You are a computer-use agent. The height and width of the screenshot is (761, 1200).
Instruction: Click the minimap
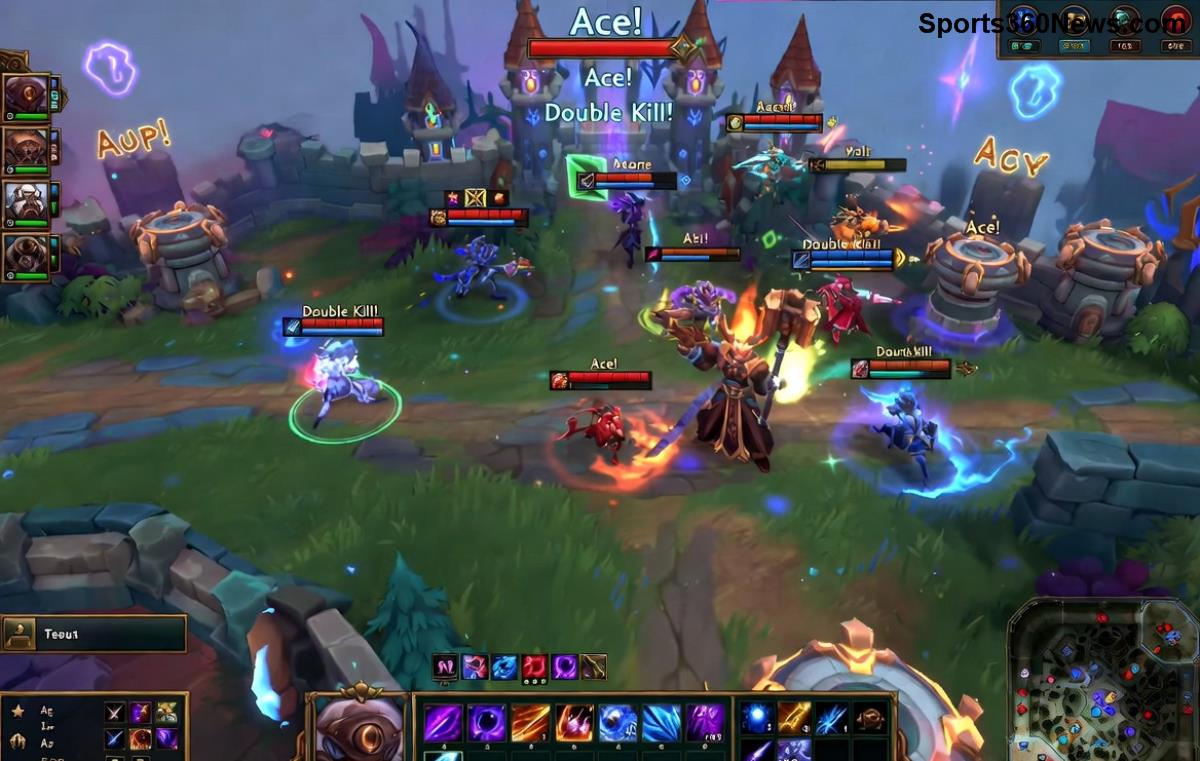coord(1102,680)
